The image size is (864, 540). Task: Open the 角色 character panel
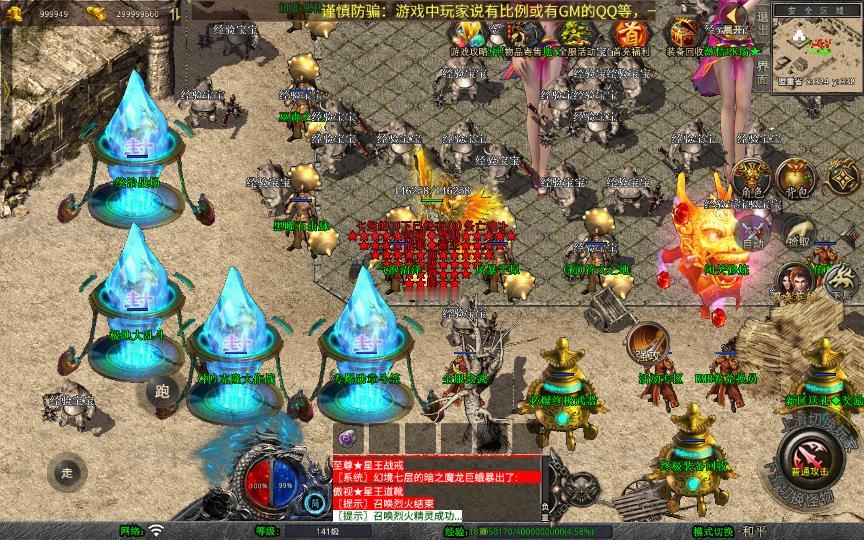pos(752,180)
